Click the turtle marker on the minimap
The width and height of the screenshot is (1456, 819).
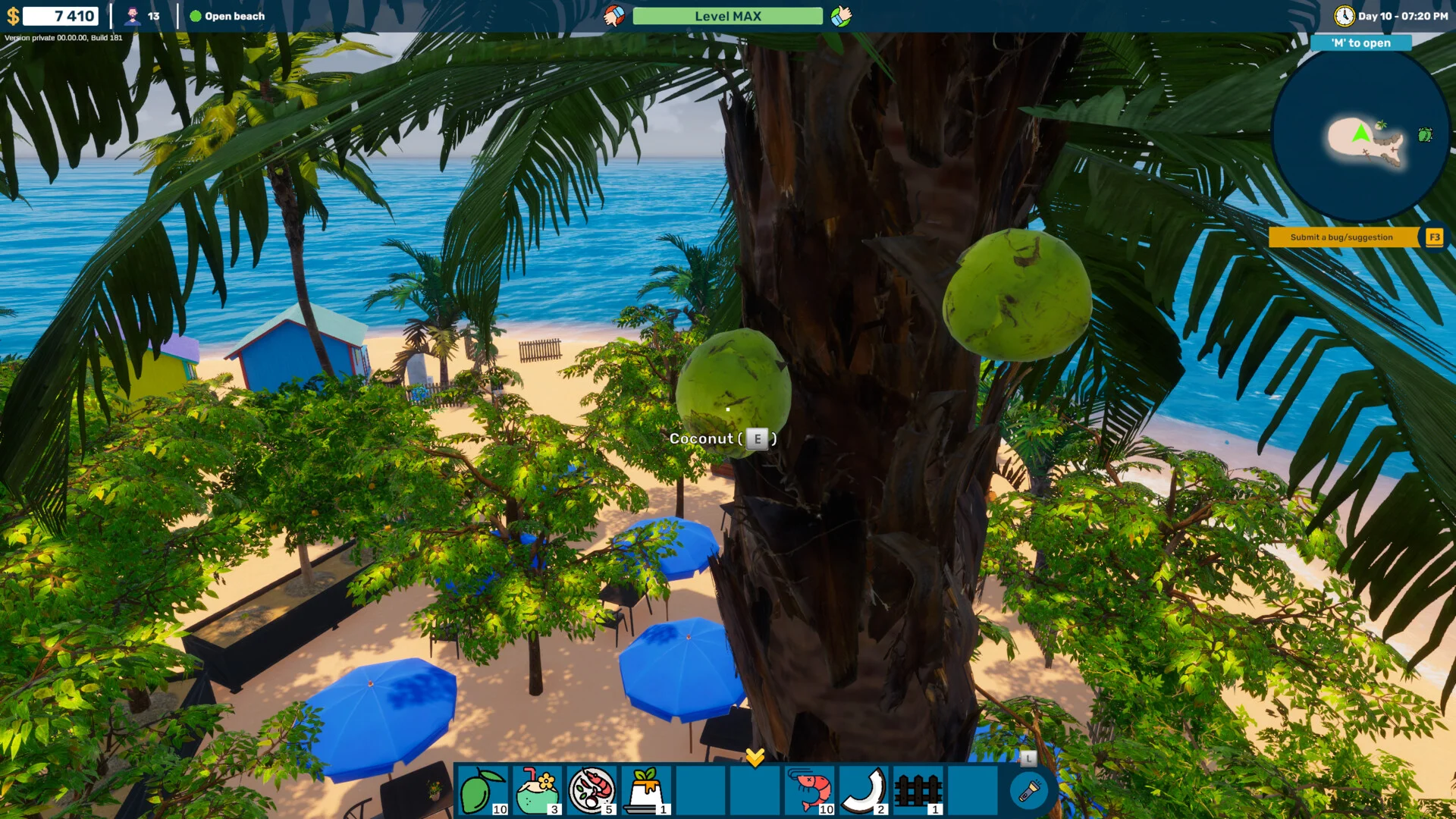coord(1425,135)
